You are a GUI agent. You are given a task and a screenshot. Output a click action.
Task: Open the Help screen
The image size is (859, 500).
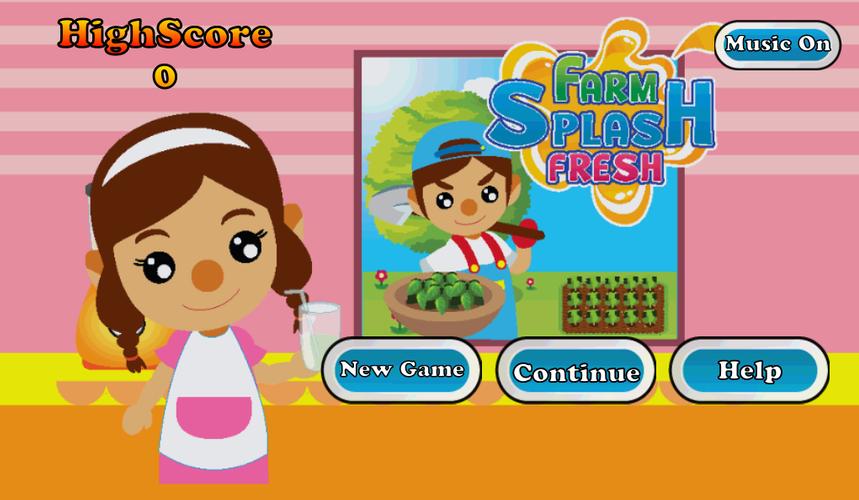(x=749, y=370)
